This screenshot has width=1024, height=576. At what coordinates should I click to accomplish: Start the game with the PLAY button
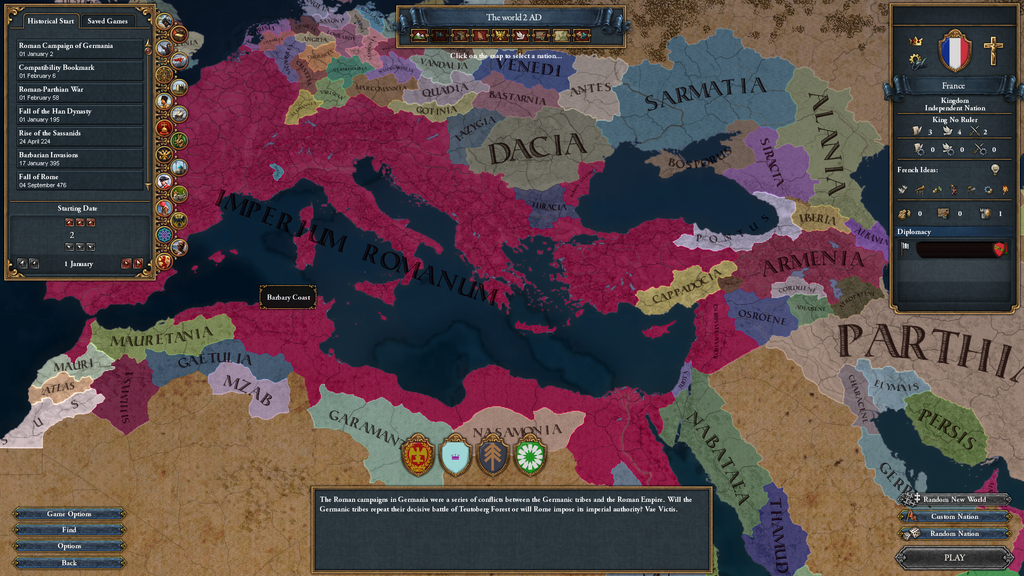click(954, 558)
